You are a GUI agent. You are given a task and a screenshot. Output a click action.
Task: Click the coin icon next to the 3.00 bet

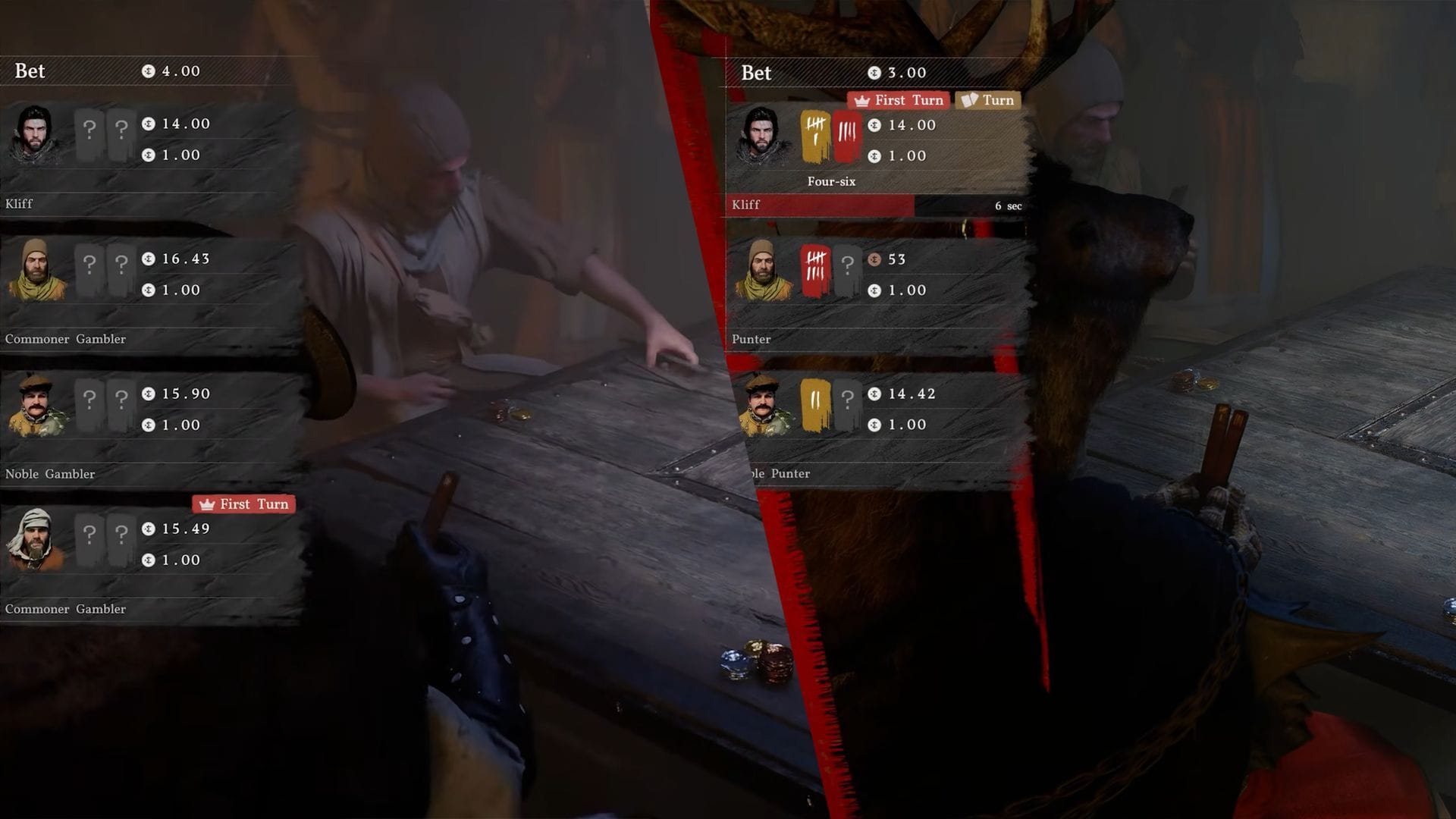(x=873, y=72)
